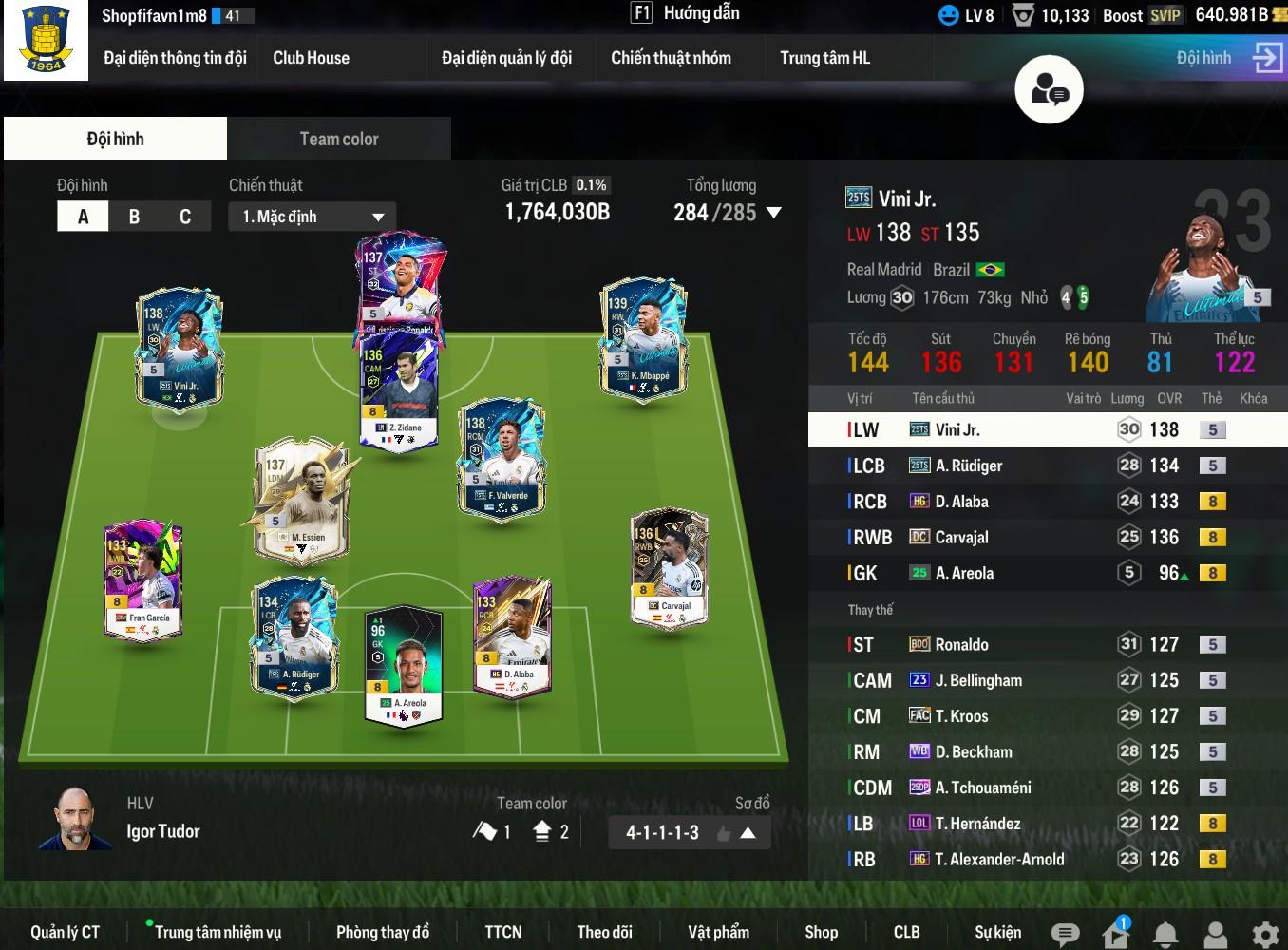Screen dimensions: 1288x950
Task: Open the round chat contacts button
Action: click(1049, 90)
